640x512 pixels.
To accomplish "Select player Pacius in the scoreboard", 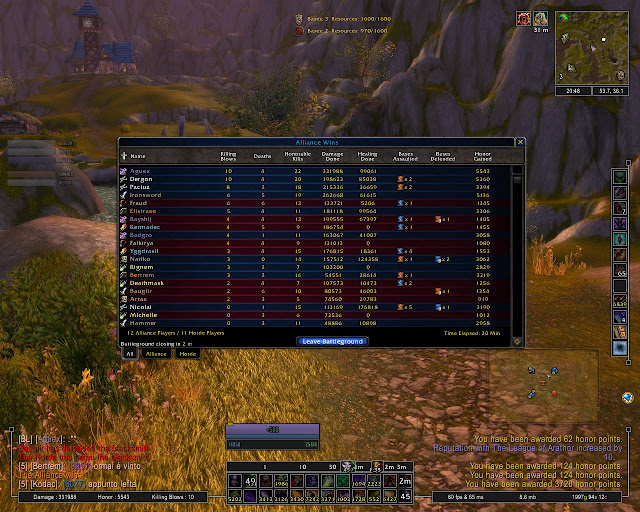I will (141, 187).
